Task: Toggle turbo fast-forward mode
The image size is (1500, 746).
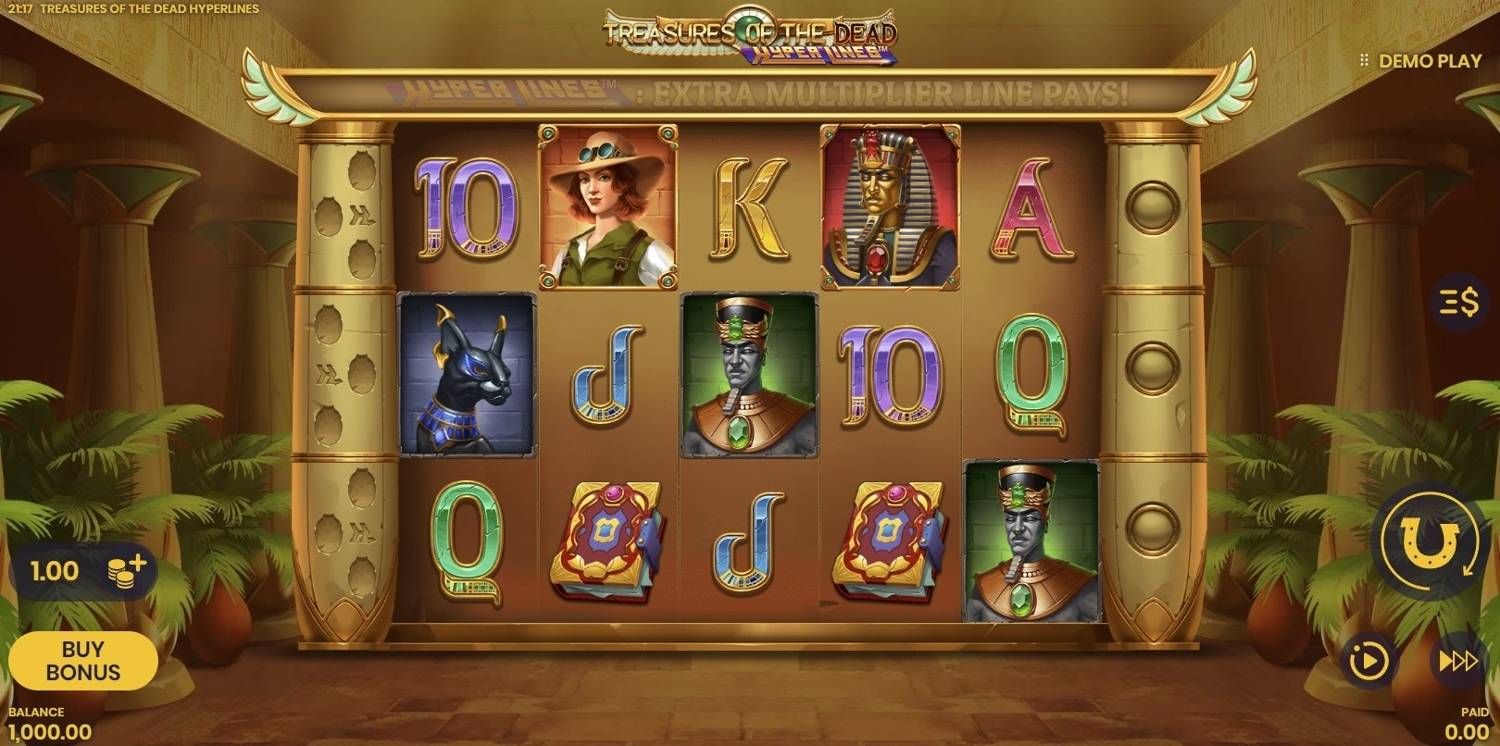Action: pos(1457,661)
